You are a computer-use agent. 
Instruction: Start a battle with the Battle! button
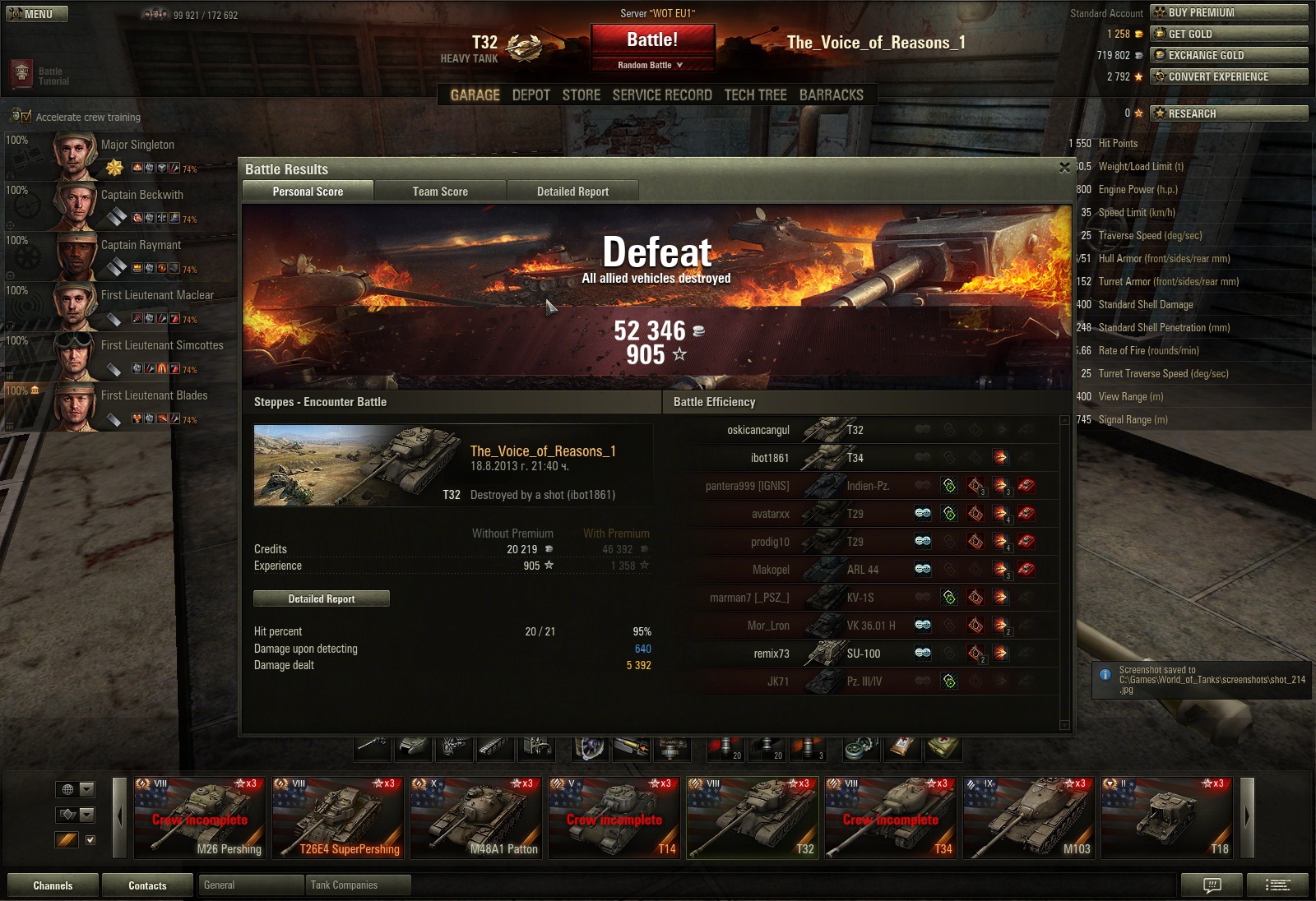point(652,40)
